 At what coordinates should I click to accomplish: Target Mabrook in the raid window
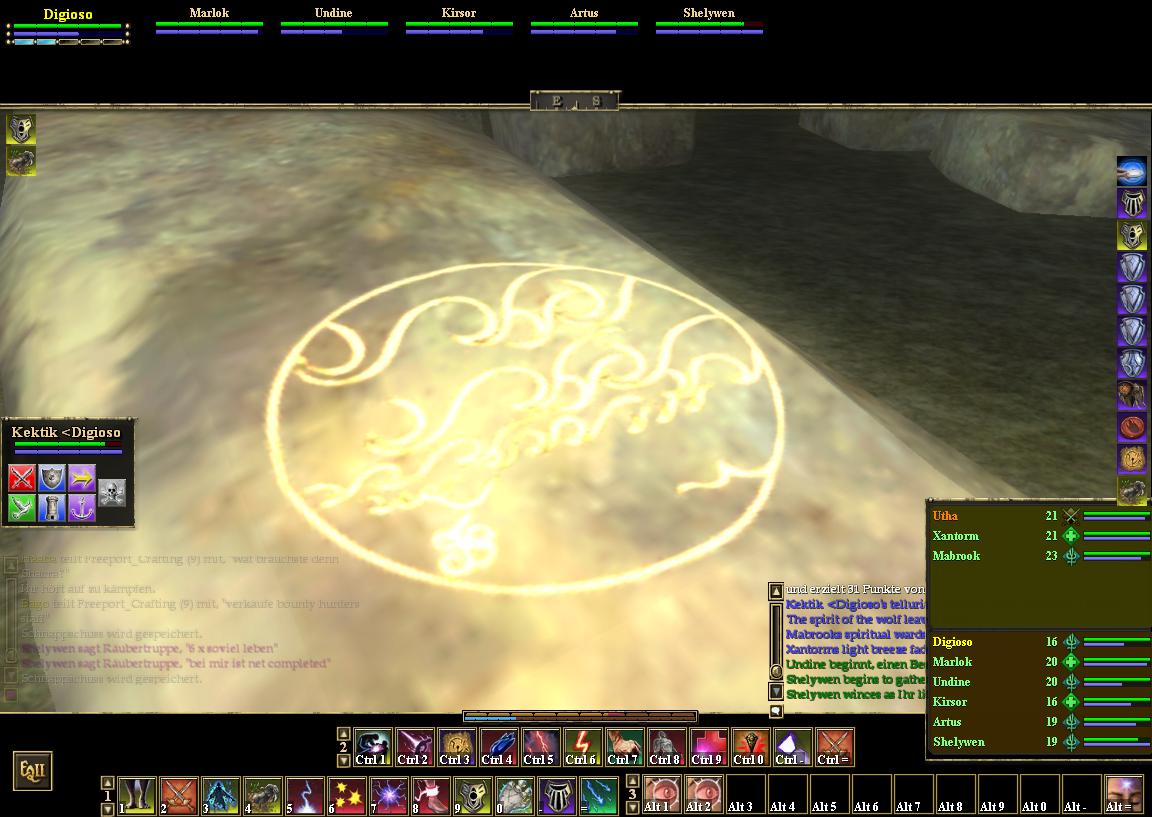956,556
